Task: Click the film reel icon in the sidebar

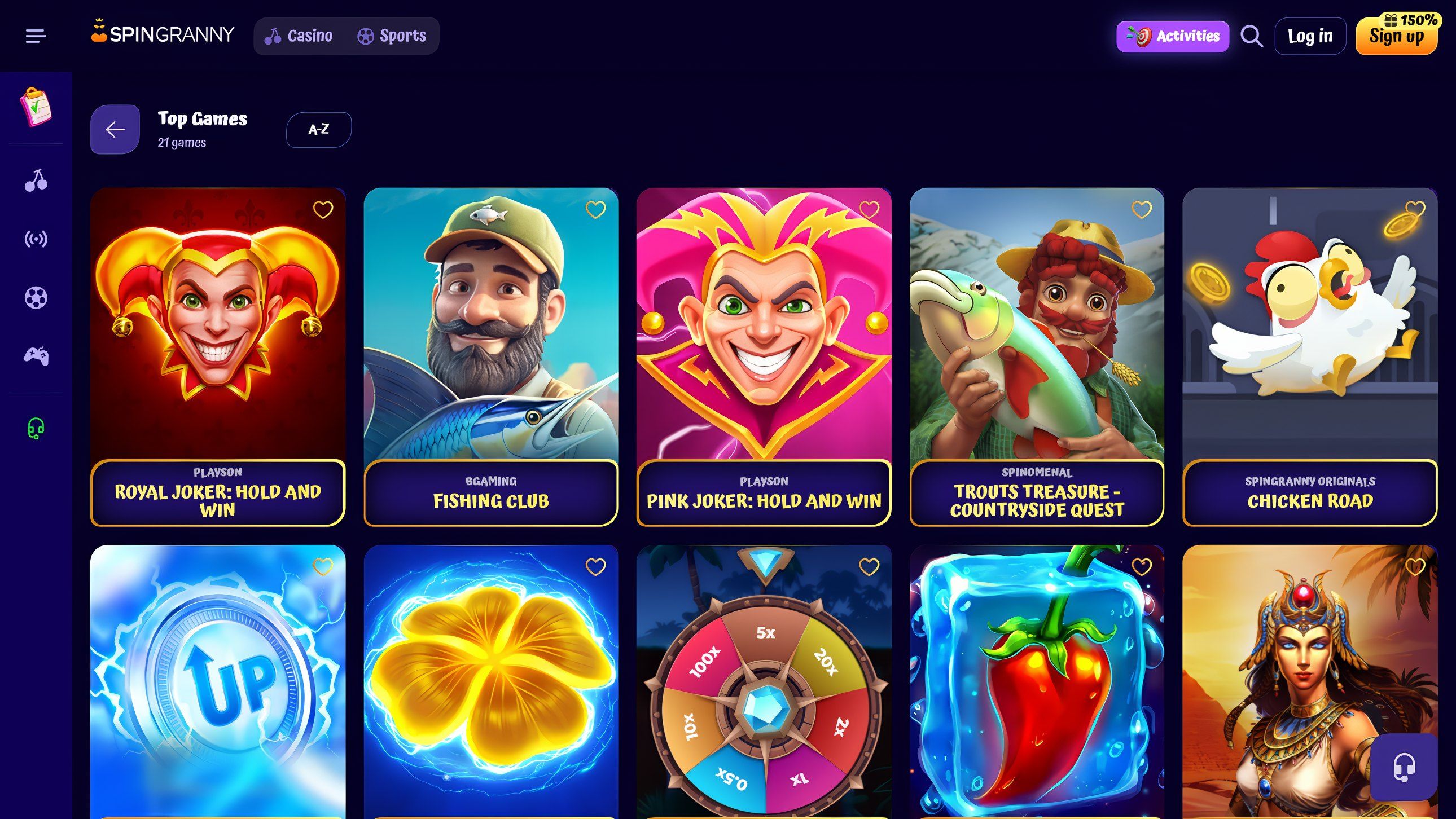Action: [x=36, y=297]
